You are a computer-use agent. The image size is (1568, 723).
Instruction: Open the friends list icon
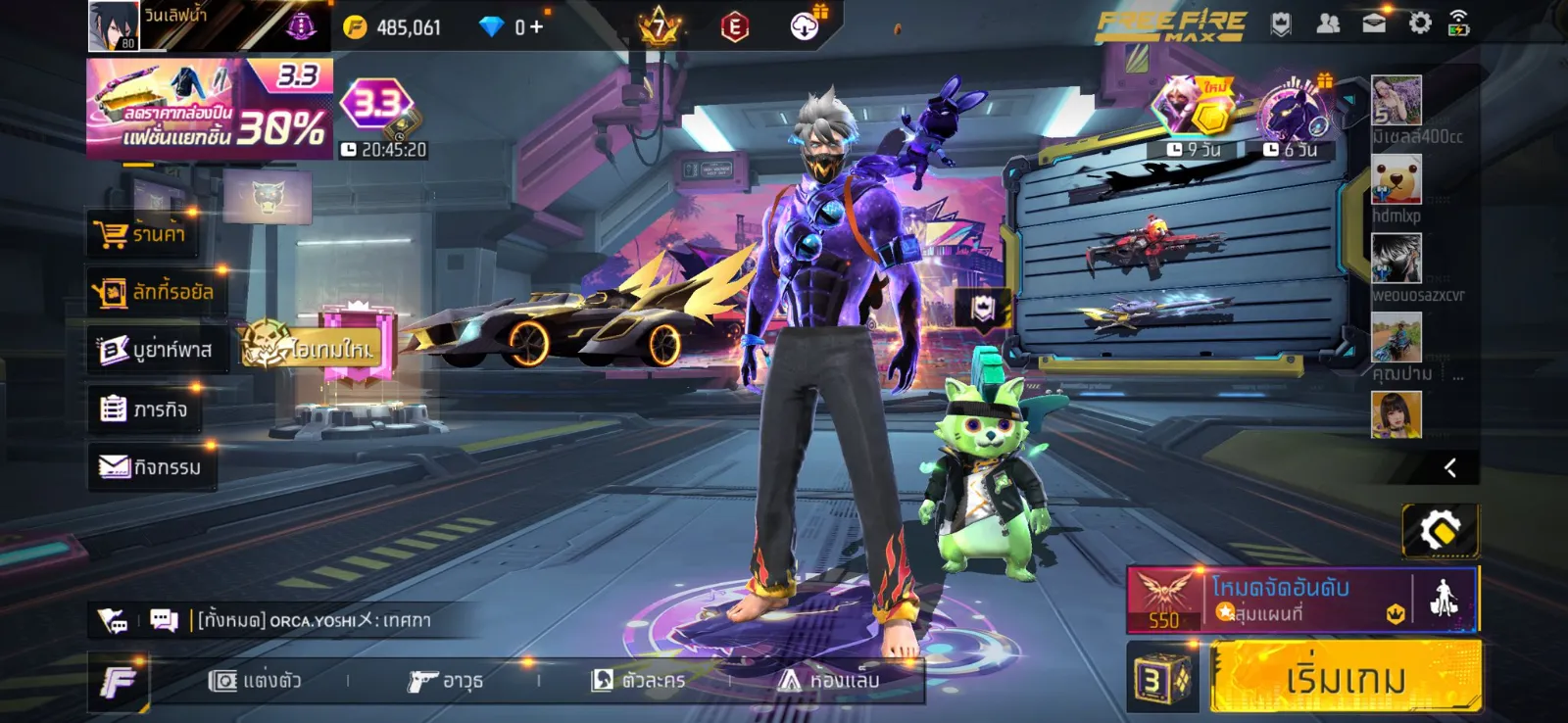(1328, 24)
